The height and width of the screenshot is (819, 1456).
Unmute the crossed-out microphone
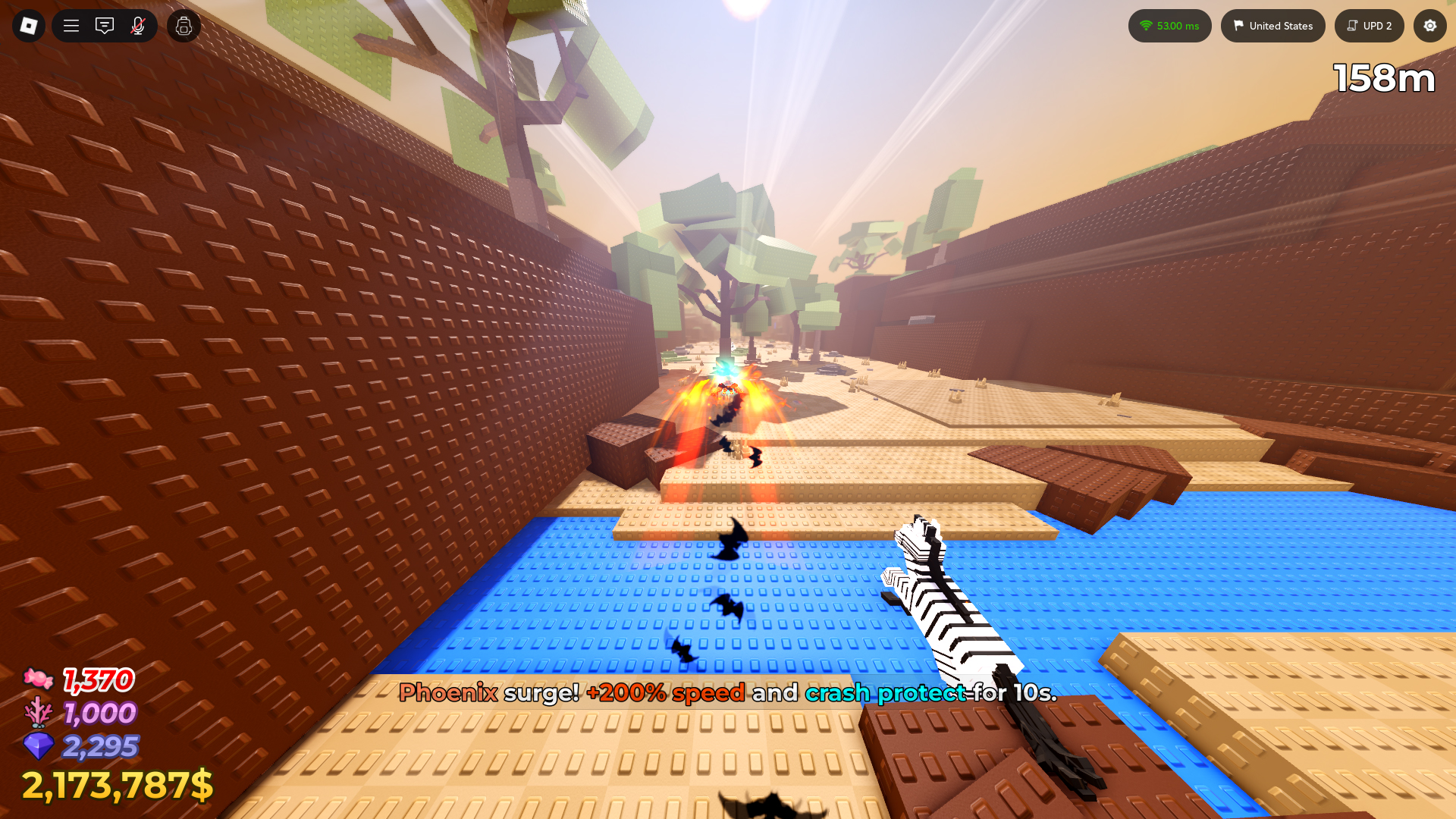(x=137, y=25)
